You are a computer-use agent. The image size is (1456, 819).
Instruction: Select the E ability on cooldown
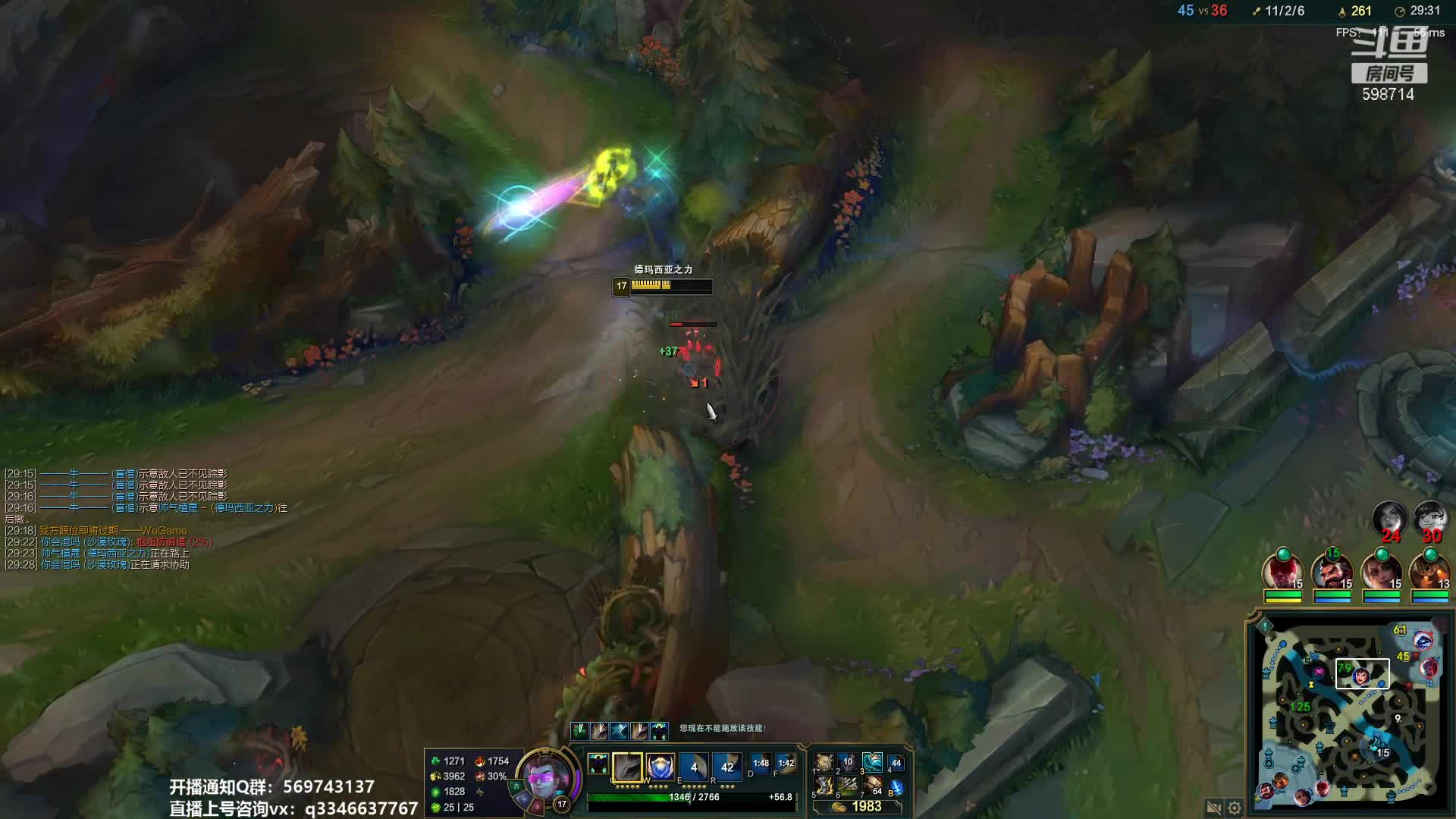(693, 767)
